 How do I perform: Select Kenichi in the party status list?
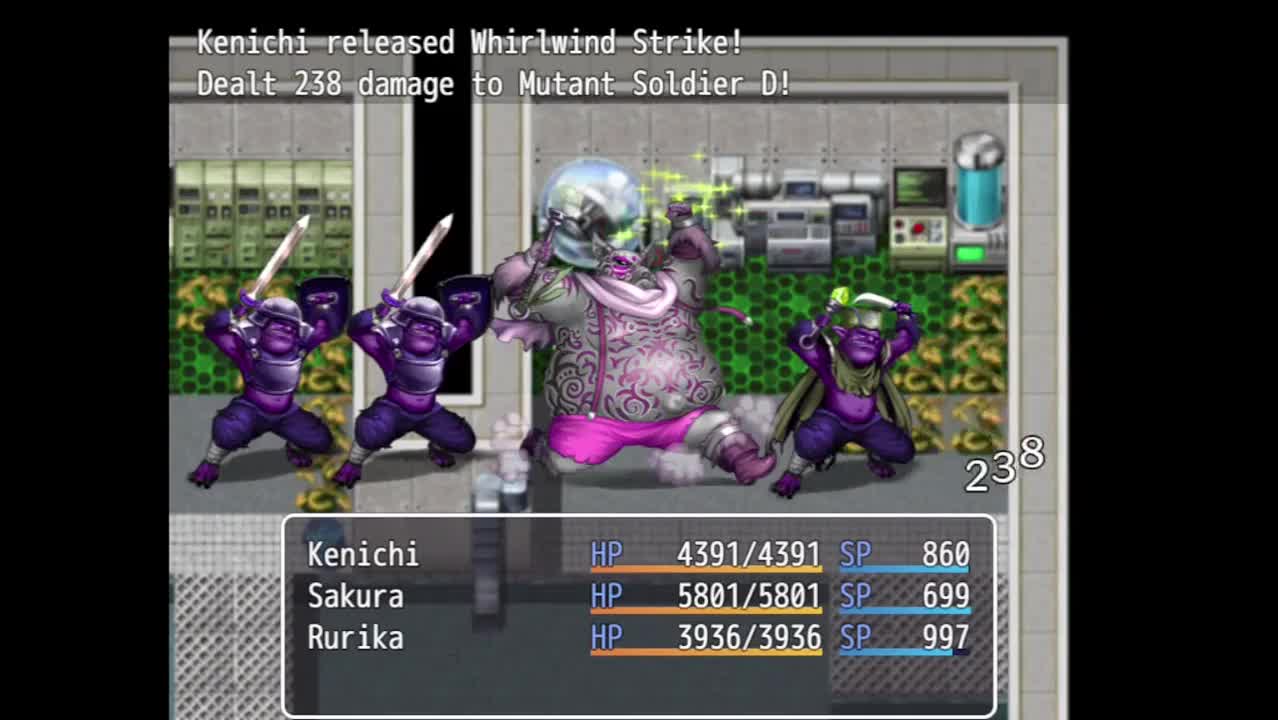(363, 554)
